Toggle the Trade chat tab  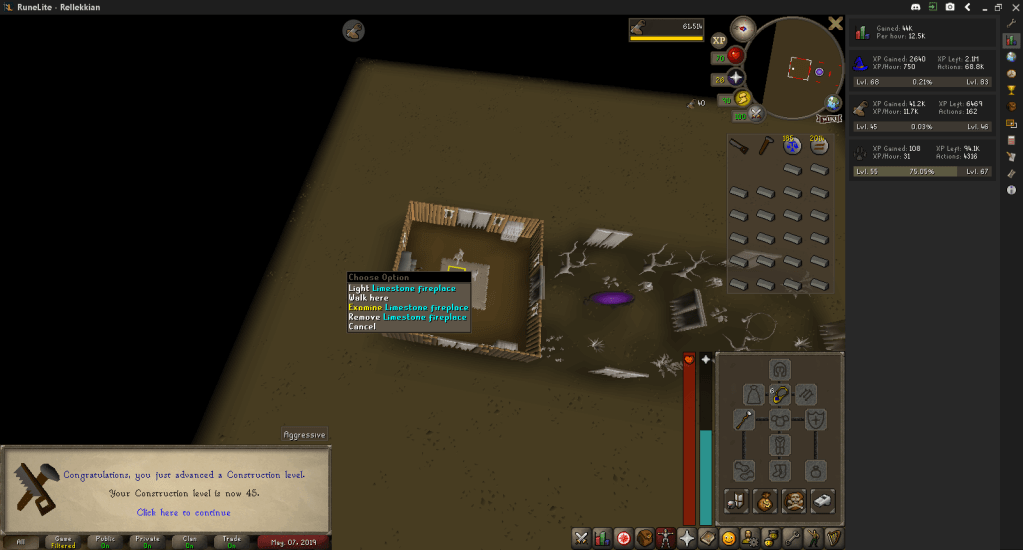coord(231,542)
